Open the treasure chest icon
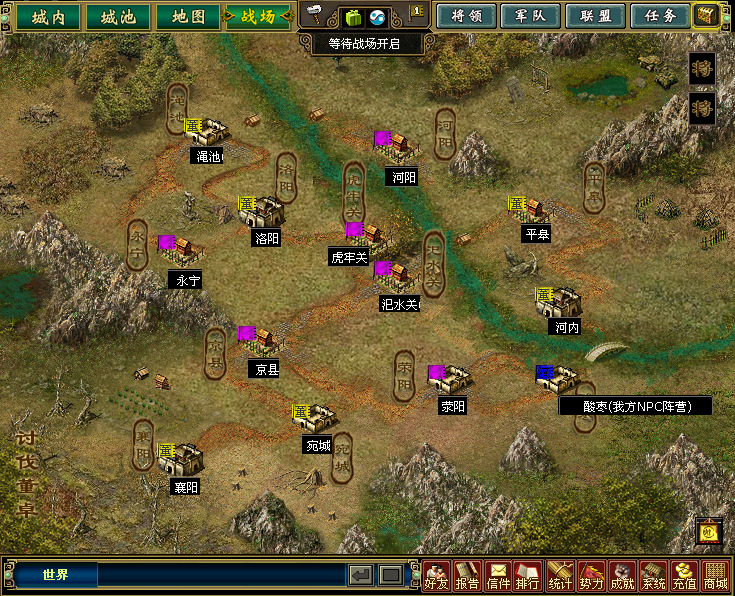 pyautogui.click(x=706, y=15)
